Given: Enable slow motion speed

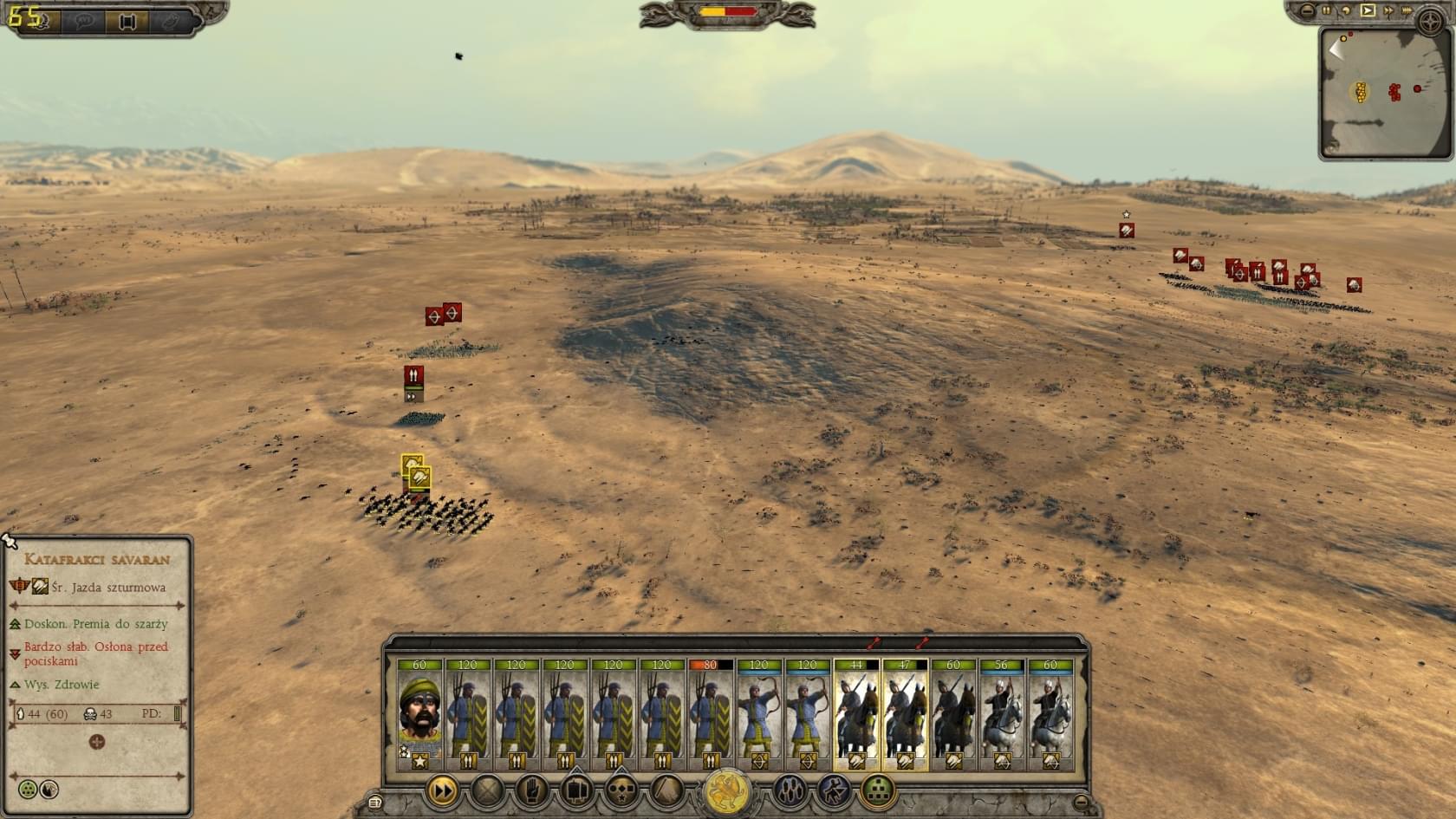Looking at the screenshot, I should coord(1347,10).
